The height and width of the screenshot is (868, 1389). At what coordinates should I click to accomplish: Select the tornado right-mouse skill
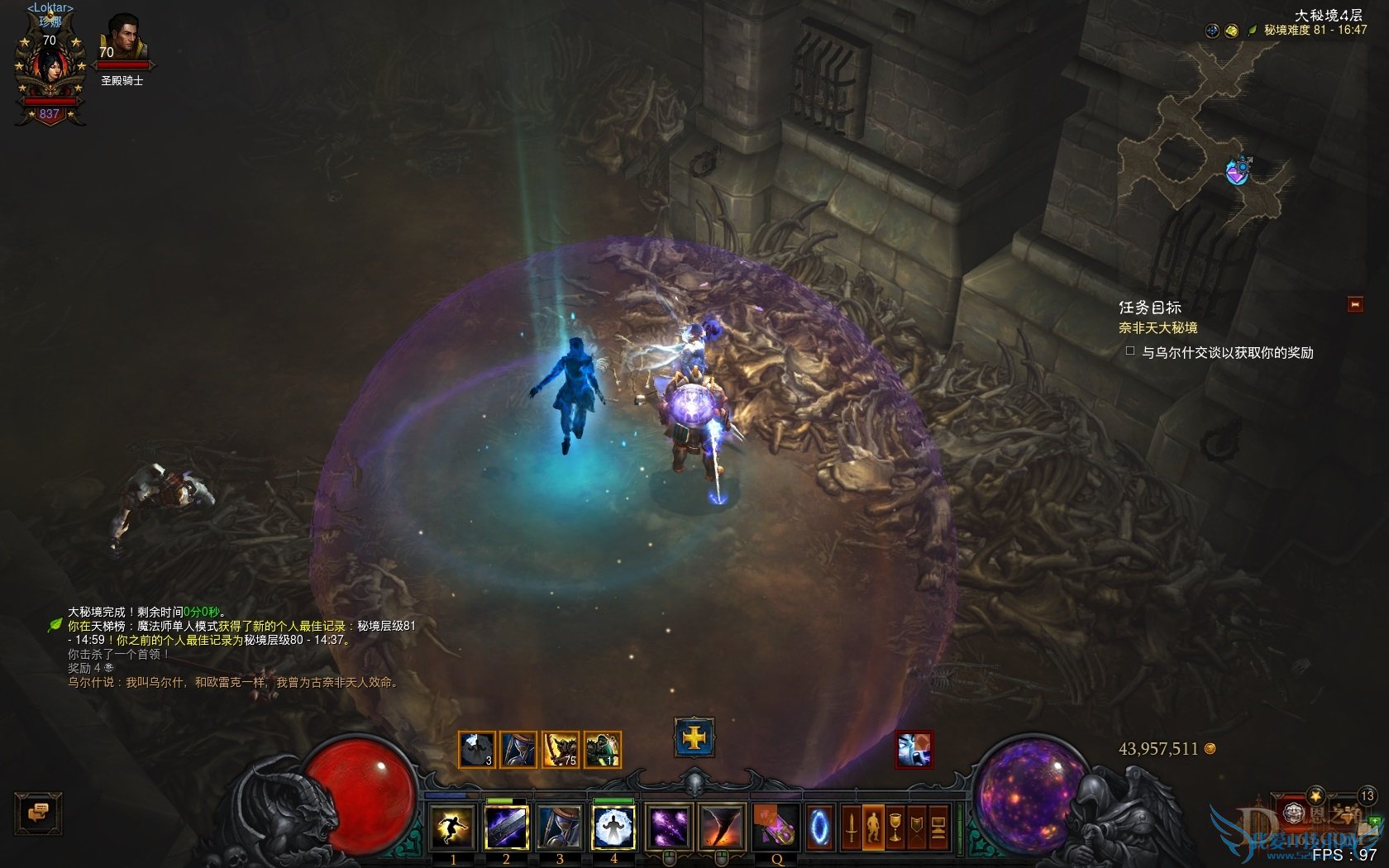coord(722,827)
